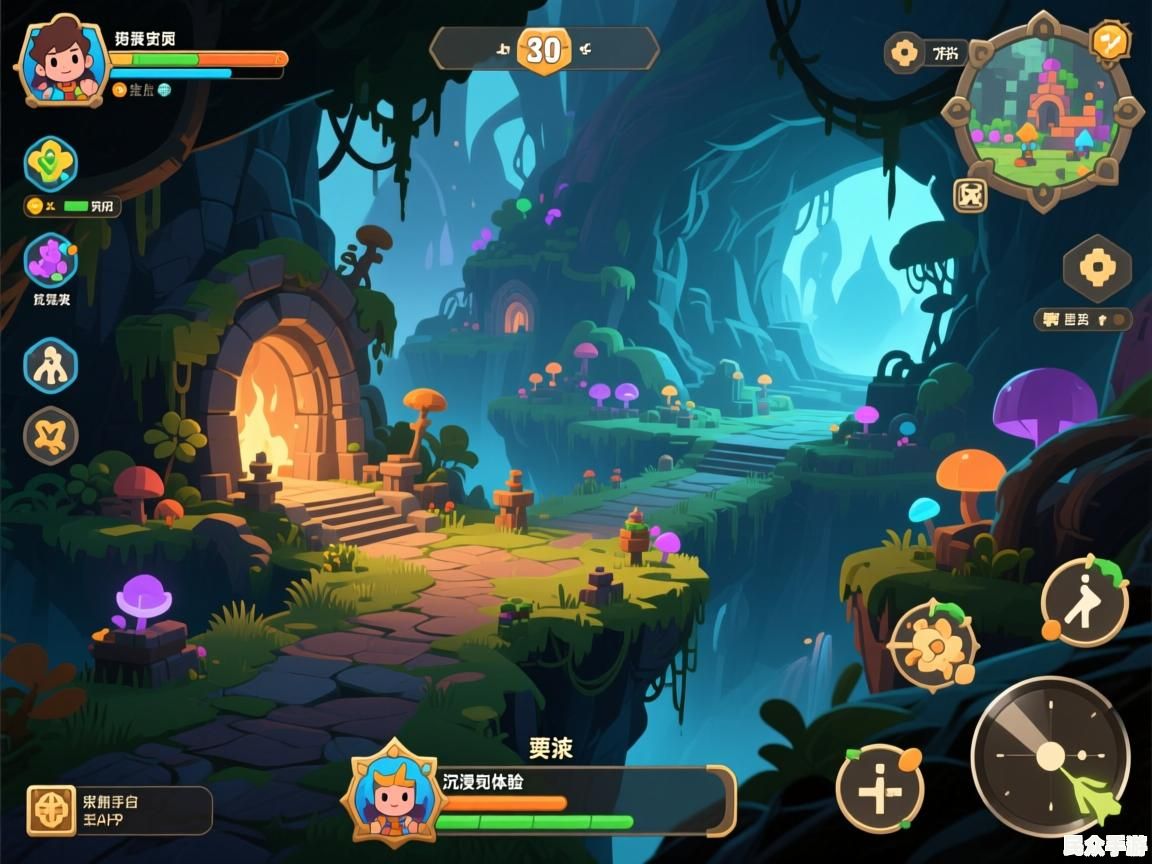Activate the running figure skill button
The width and height of the screenshot is (1152, 864).
(x=1085, y=603)
